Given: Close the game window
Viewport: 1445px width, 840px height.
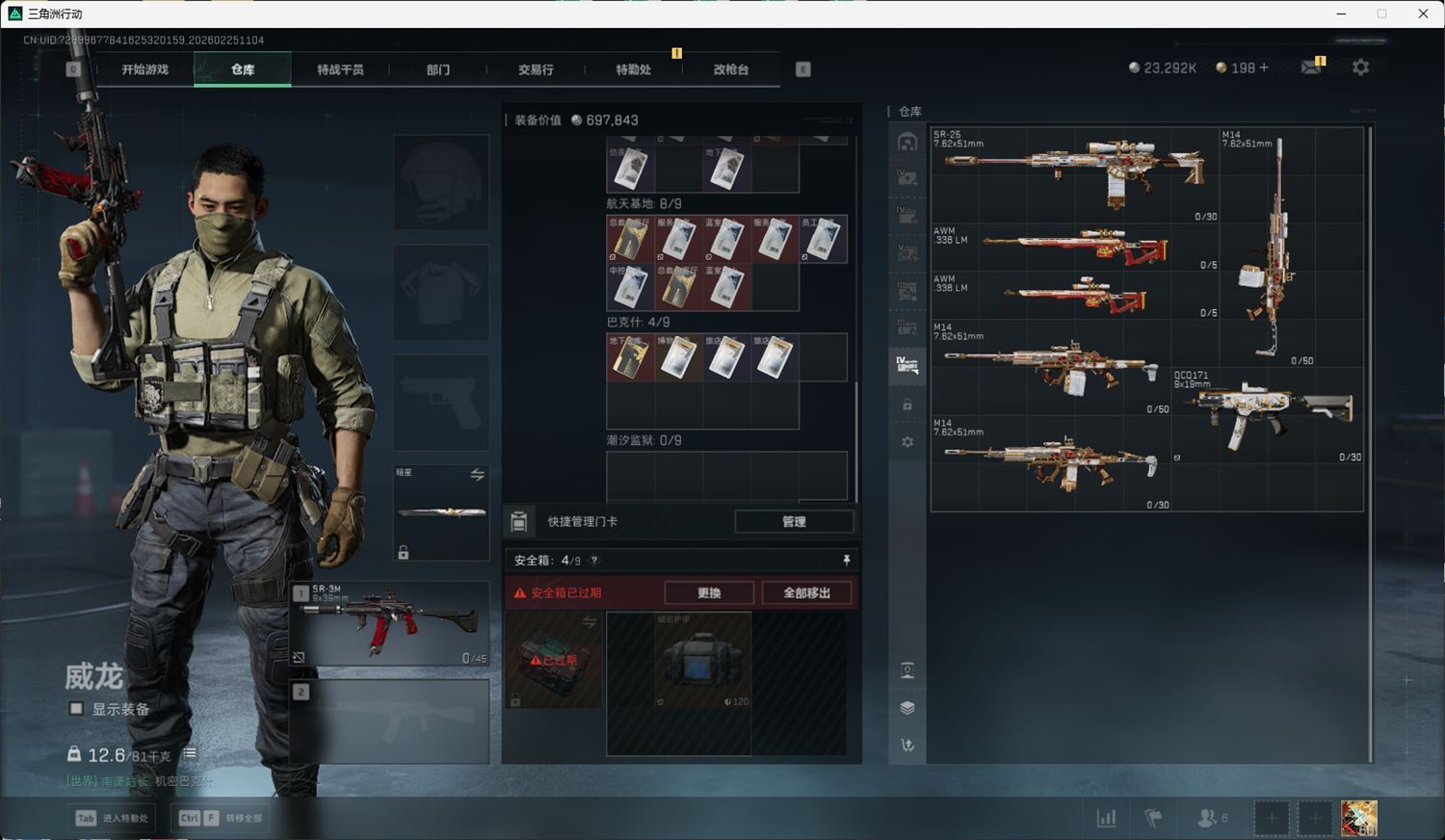Looking at the screenshot, I should click(x=1423, y=13).
